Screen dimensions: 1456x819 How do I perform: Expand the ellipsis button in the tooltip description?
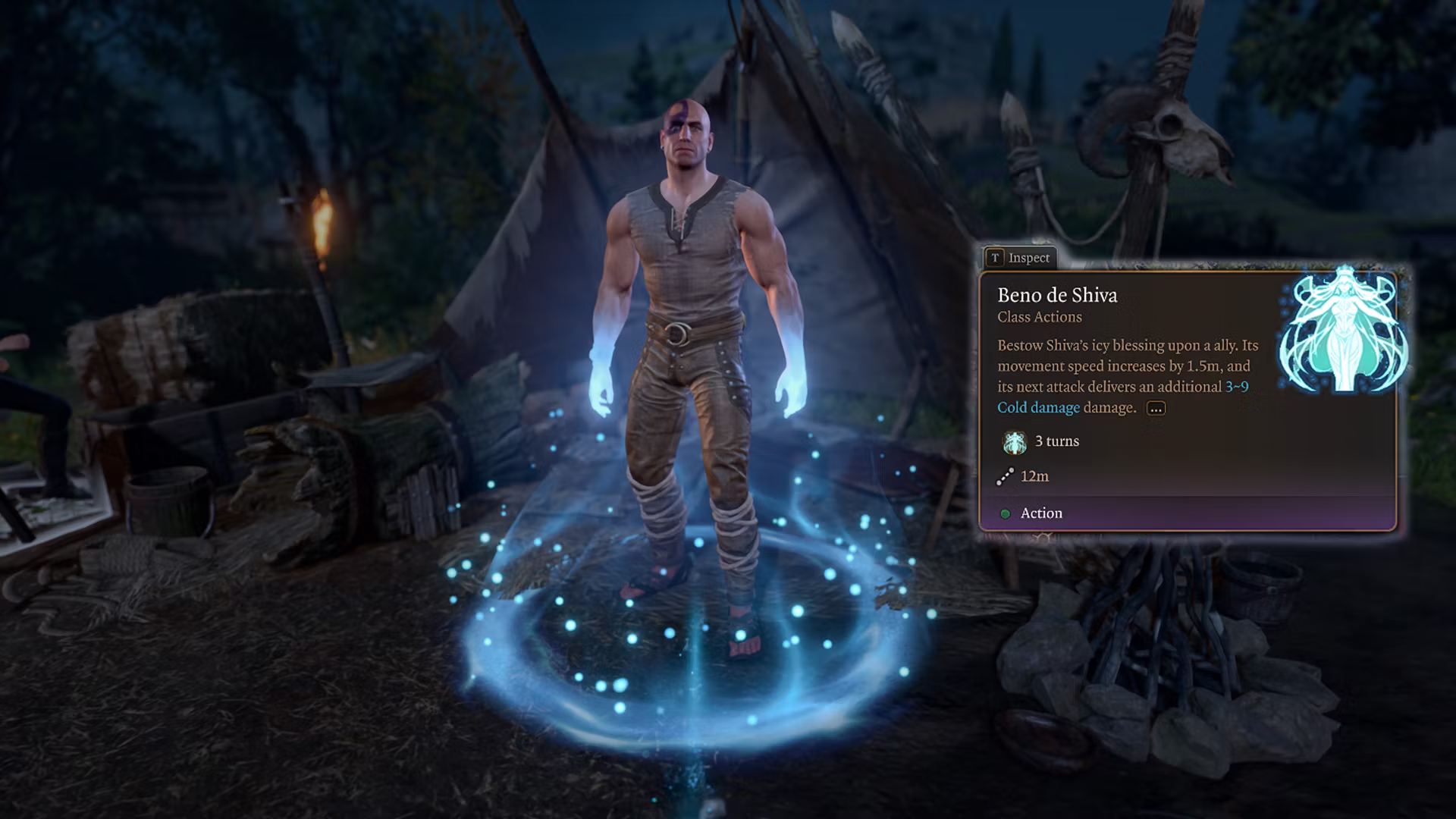pyautogui.click(x=1156, y=409)
